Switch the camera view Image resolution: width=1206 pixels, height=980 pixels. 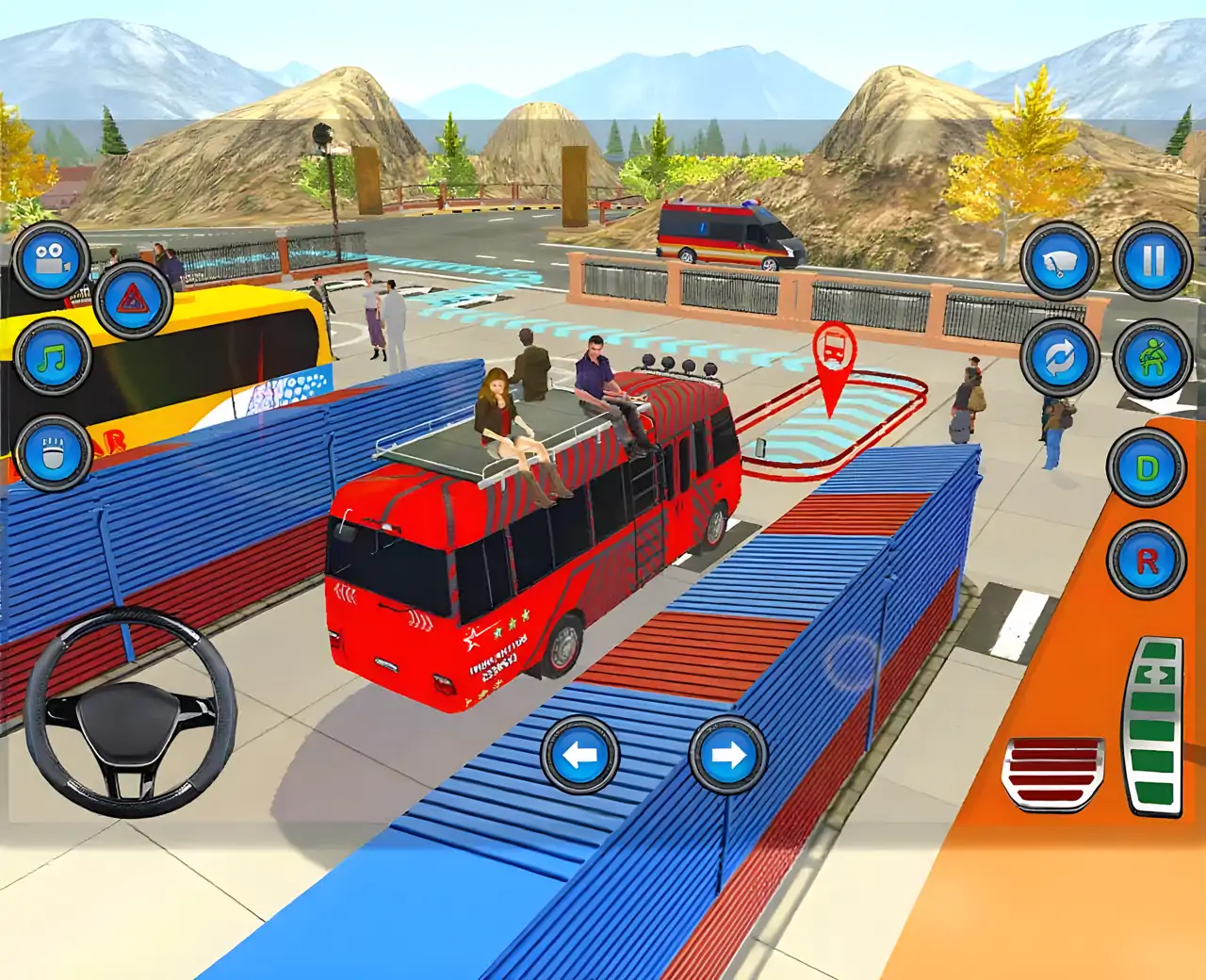click(51, 261)
